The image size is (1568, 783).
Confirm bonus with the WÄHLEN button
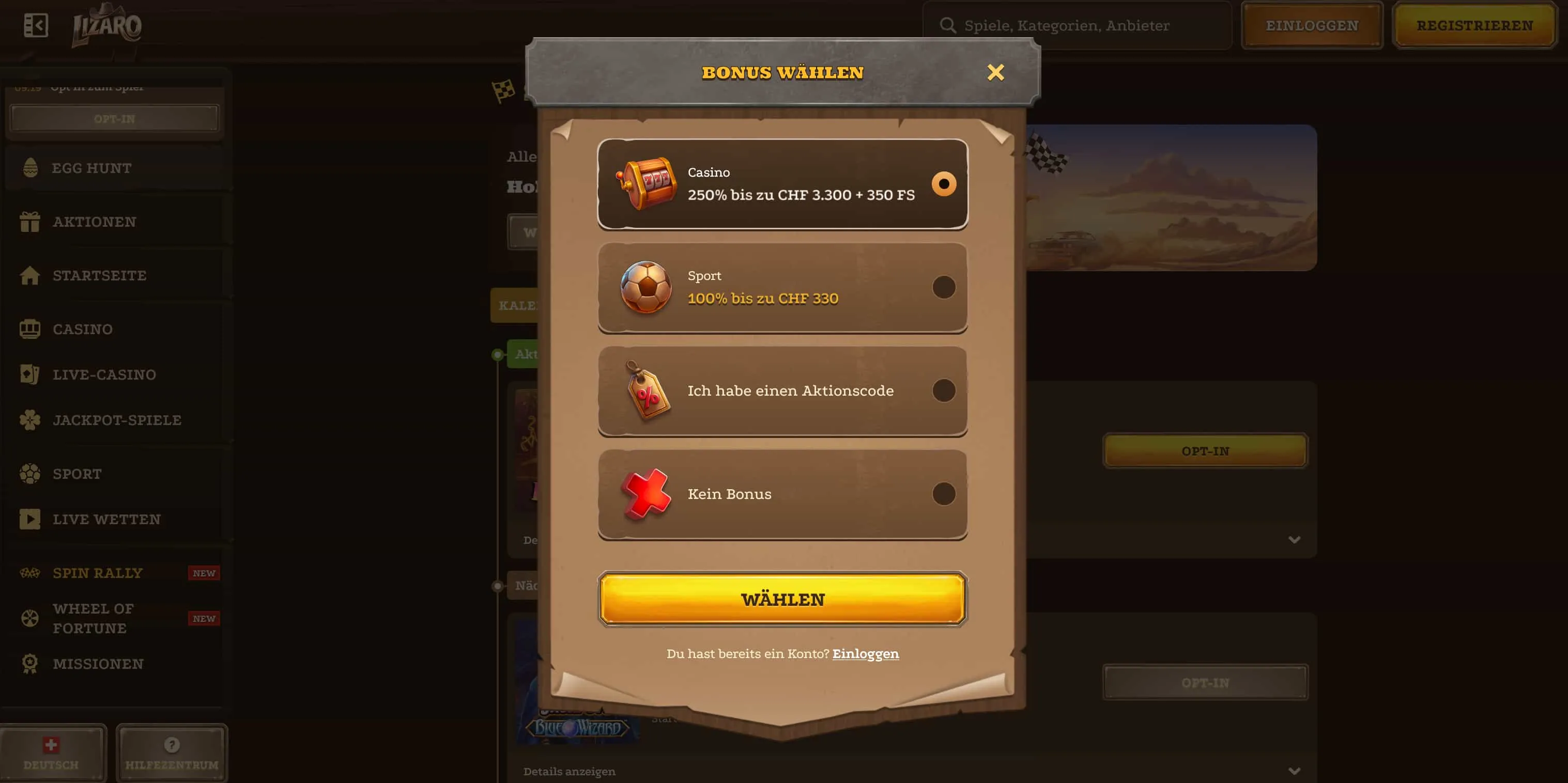point(783,599)
